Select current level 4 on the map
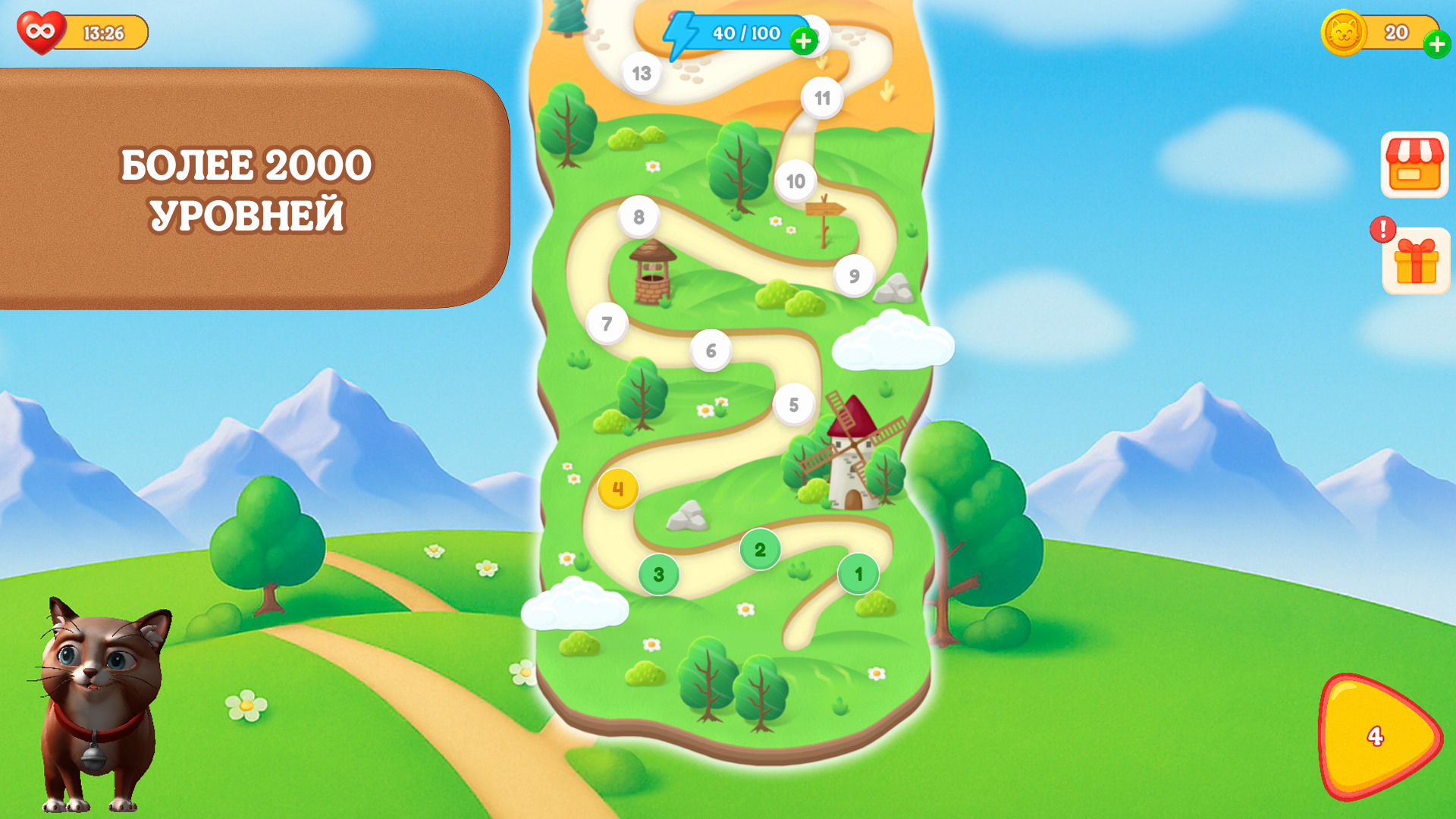Image resolution: width=1456 pixels, height=819 pixels. [620, 489]
